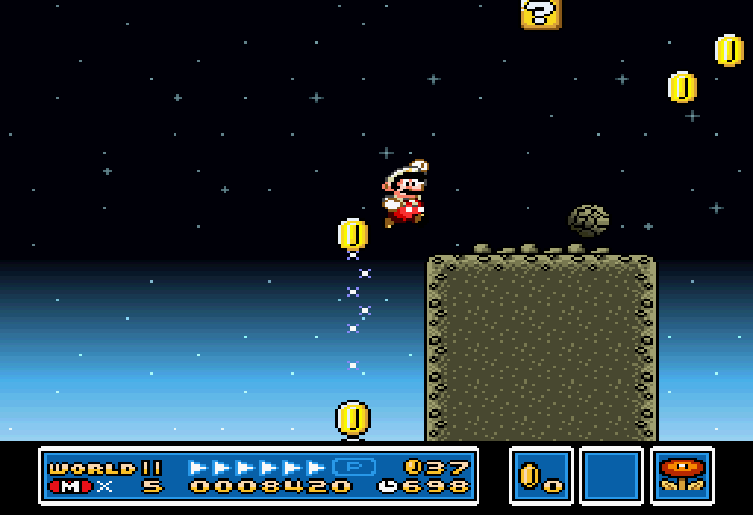Image resolution: width=753 pixels, height=515 pixels.
Task: Select the fire flower item card
Action: pos(682,475)
